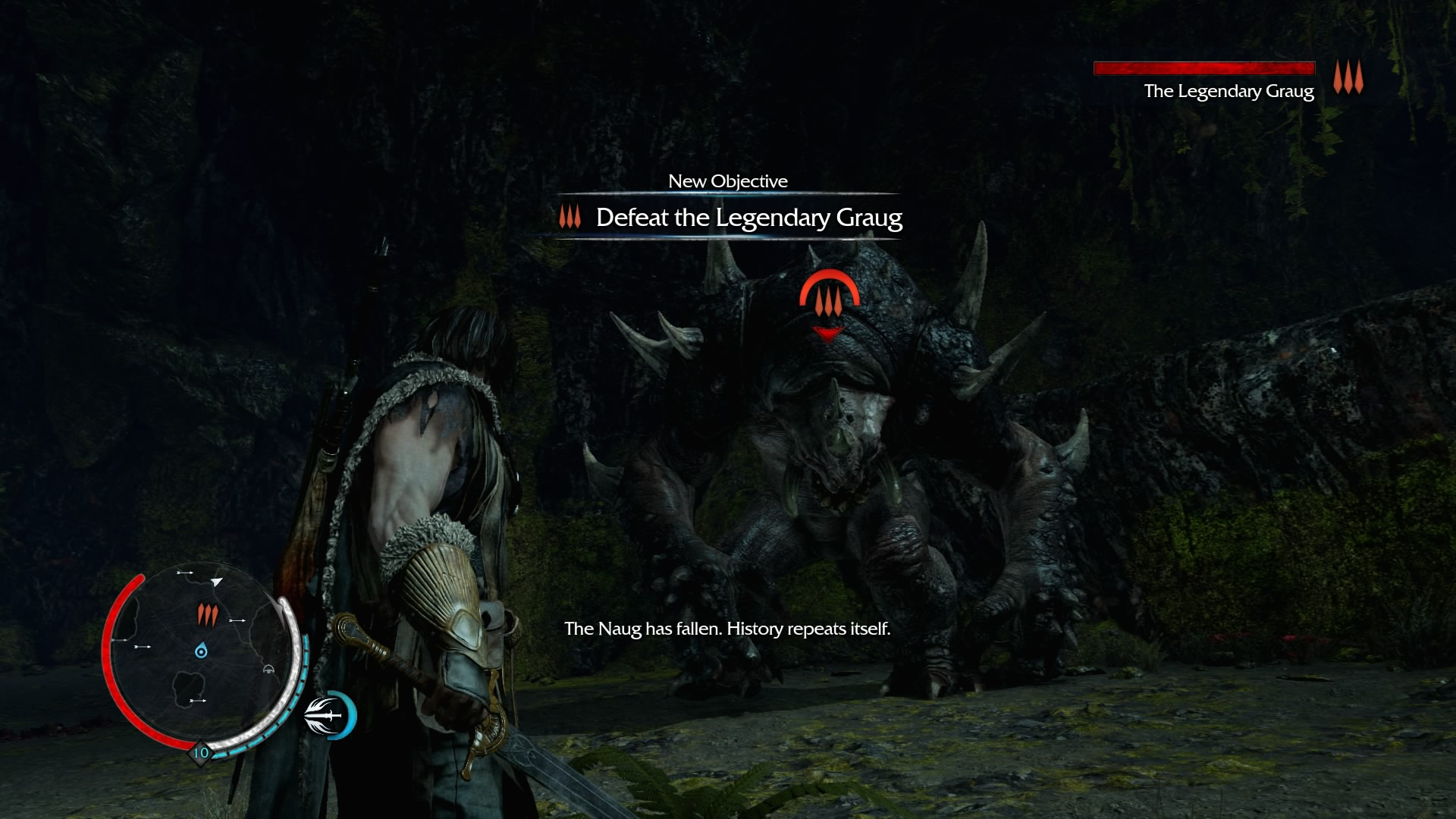Viewport: 1456px width, 819px height.
Task: Select the wraith bow ability icon
Action: pos(331,715)
